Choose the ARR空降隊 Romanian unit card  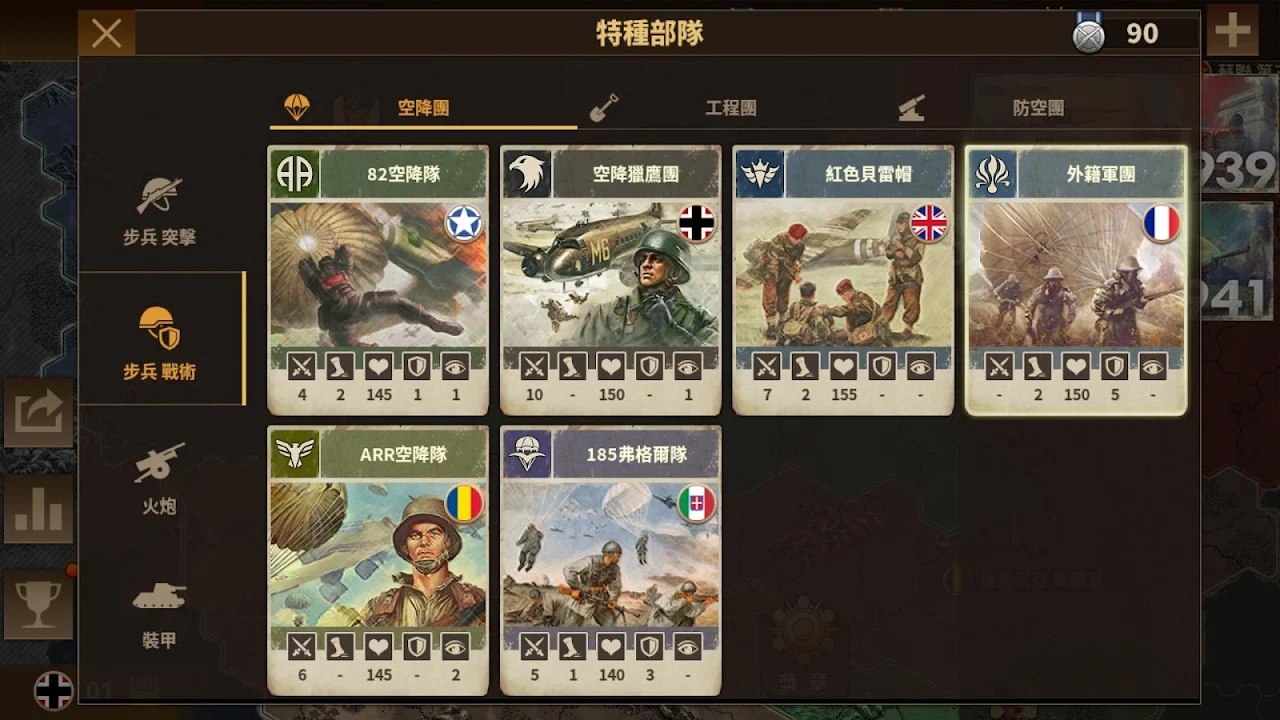point(378,560)
